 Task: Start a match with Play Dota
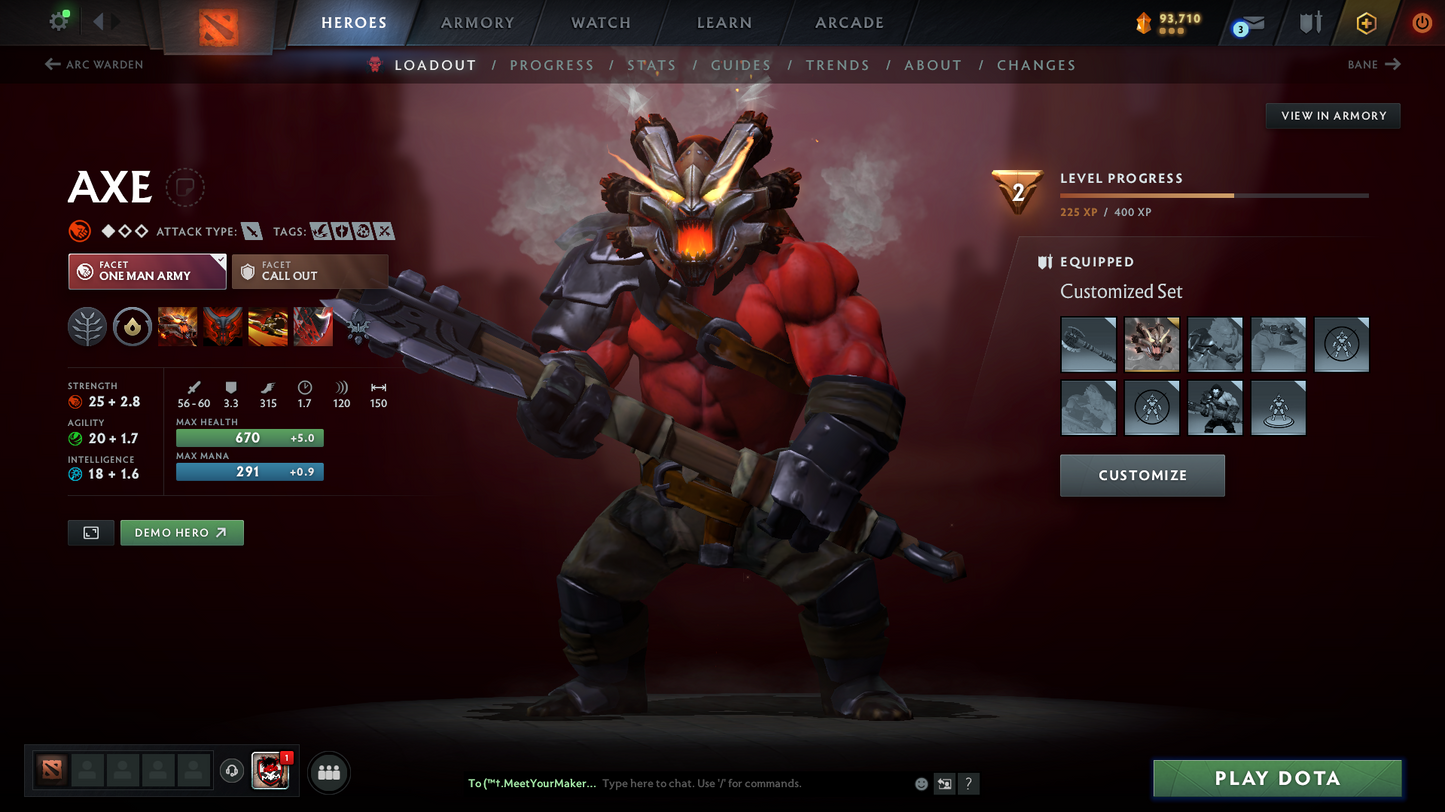1277,778
